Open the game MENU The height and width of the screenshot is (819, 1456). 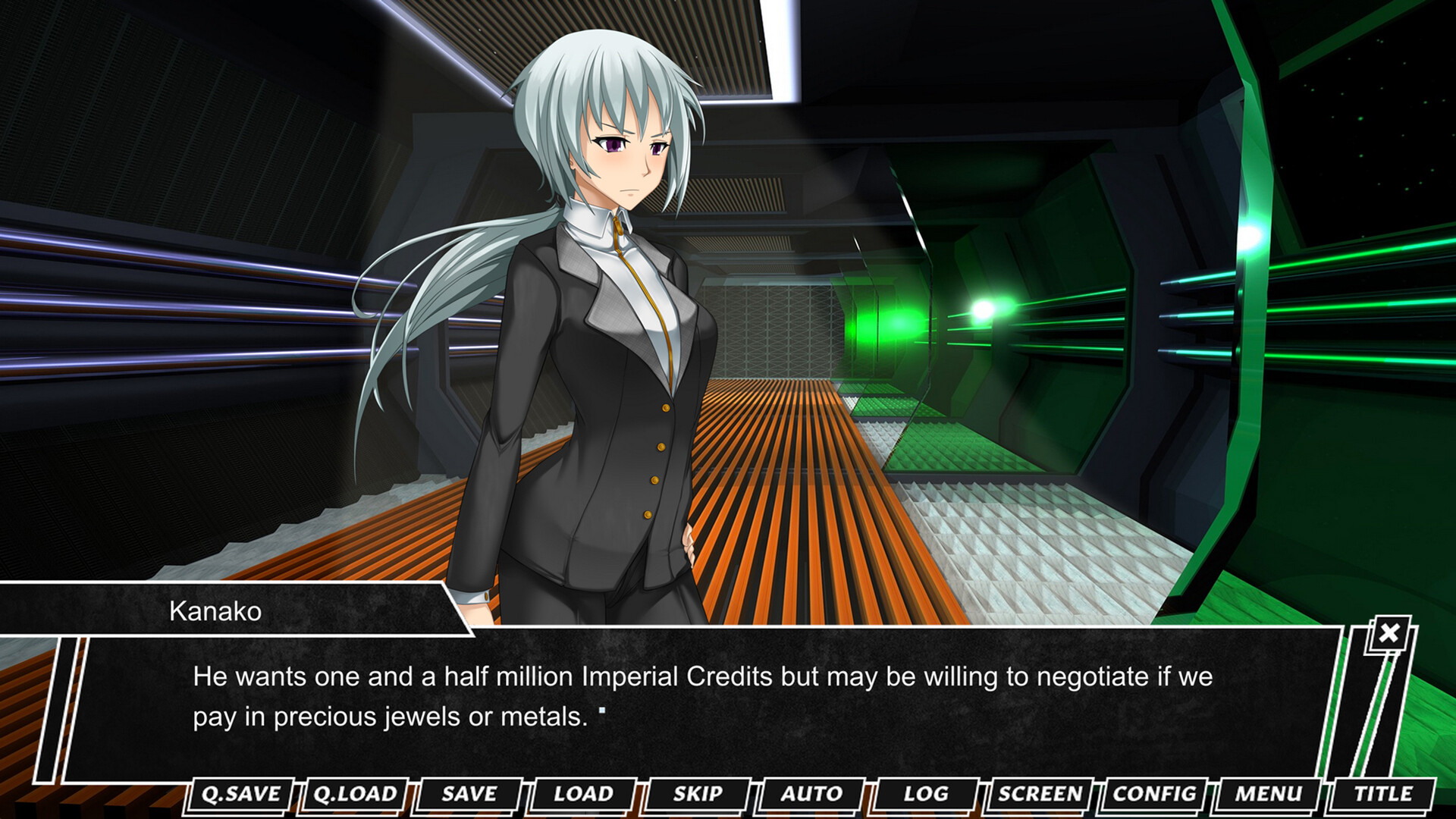[x=1268, y=794]
